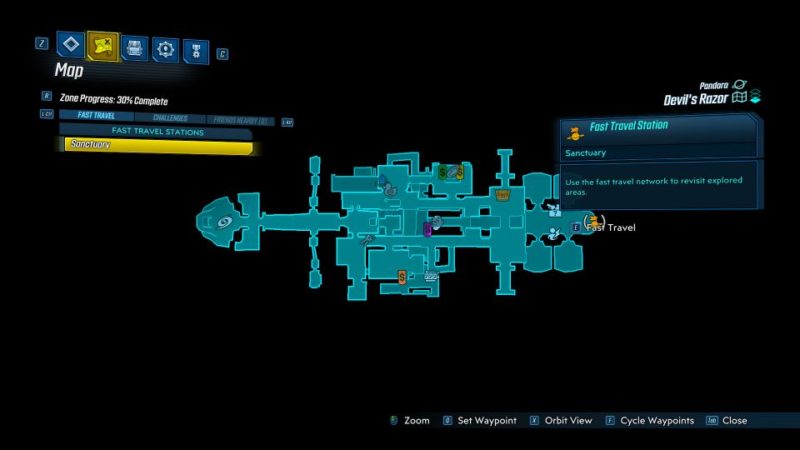Click the wrench marker on the map
The height and width of the screenshot is (450, 800).
click(368, 240)
